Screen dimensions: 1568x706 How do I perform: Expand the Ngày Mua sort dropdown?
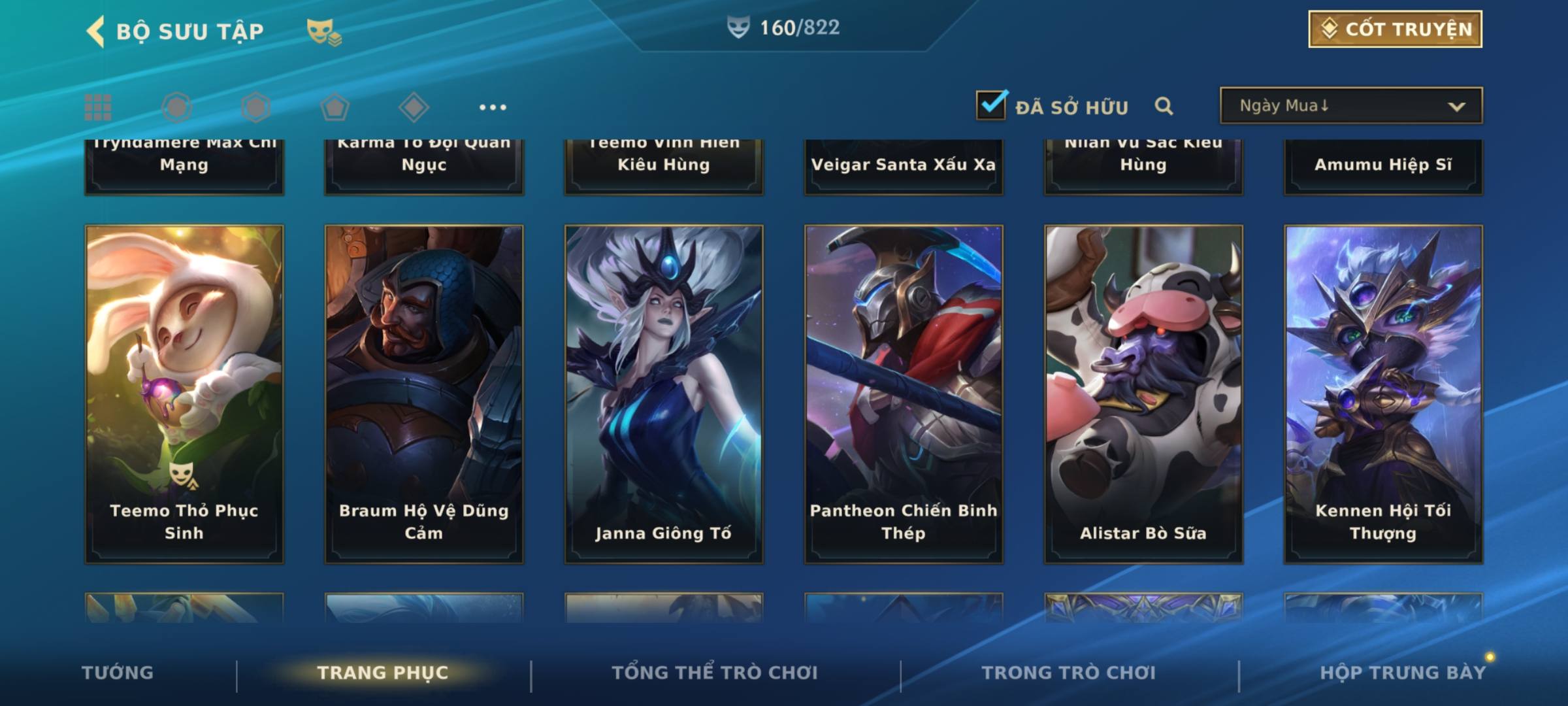tap(1350, 105)
